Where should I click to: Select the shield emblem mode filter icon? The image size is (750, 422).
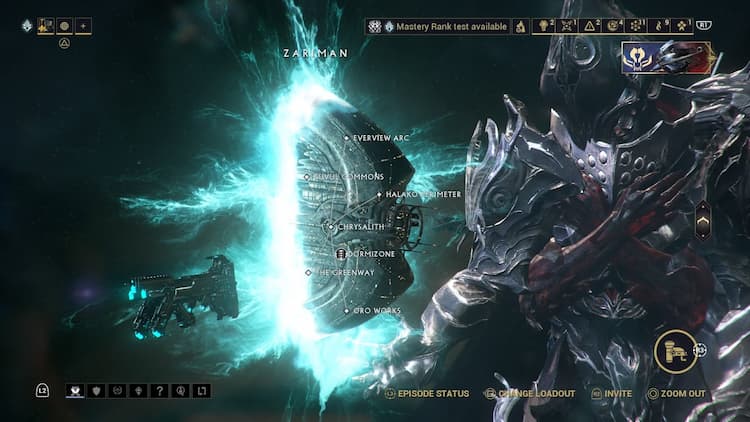pyautogui.click(x=97, y=391)
